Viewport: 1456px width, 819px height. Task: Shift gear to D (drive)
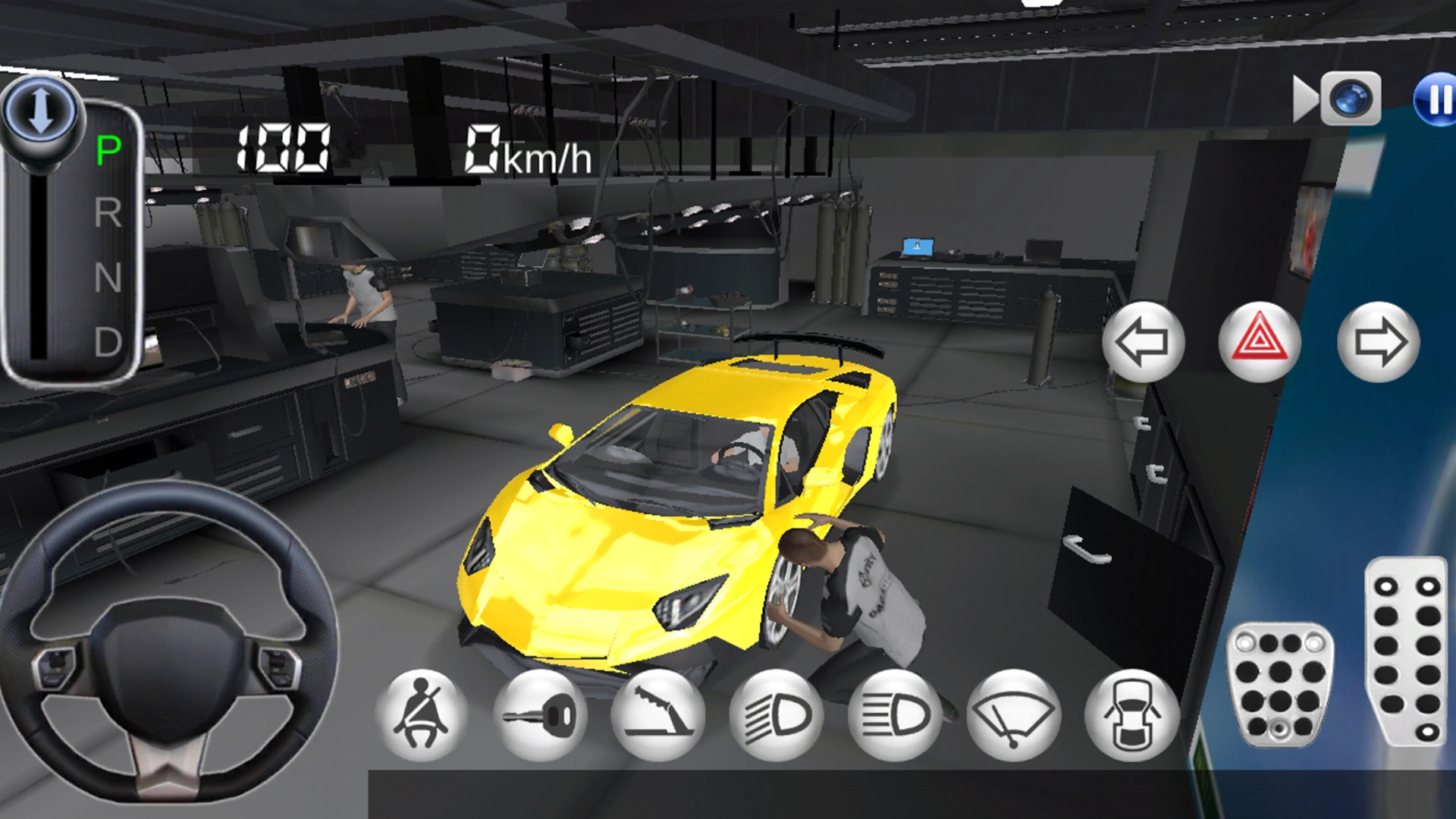pos(108,342)
